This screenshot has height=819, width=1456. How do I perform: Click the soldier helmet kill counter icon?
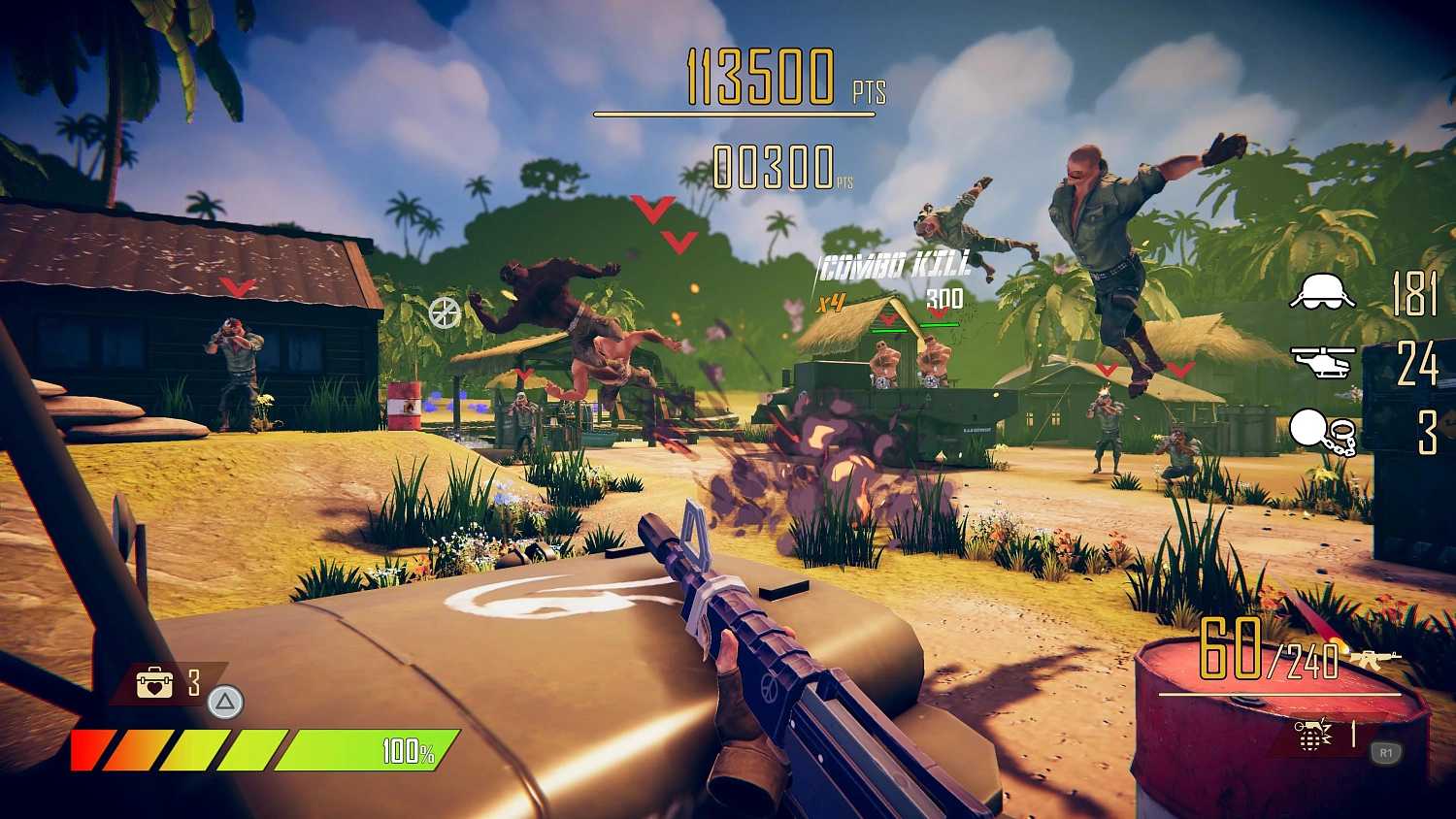tap(1321, 291)
